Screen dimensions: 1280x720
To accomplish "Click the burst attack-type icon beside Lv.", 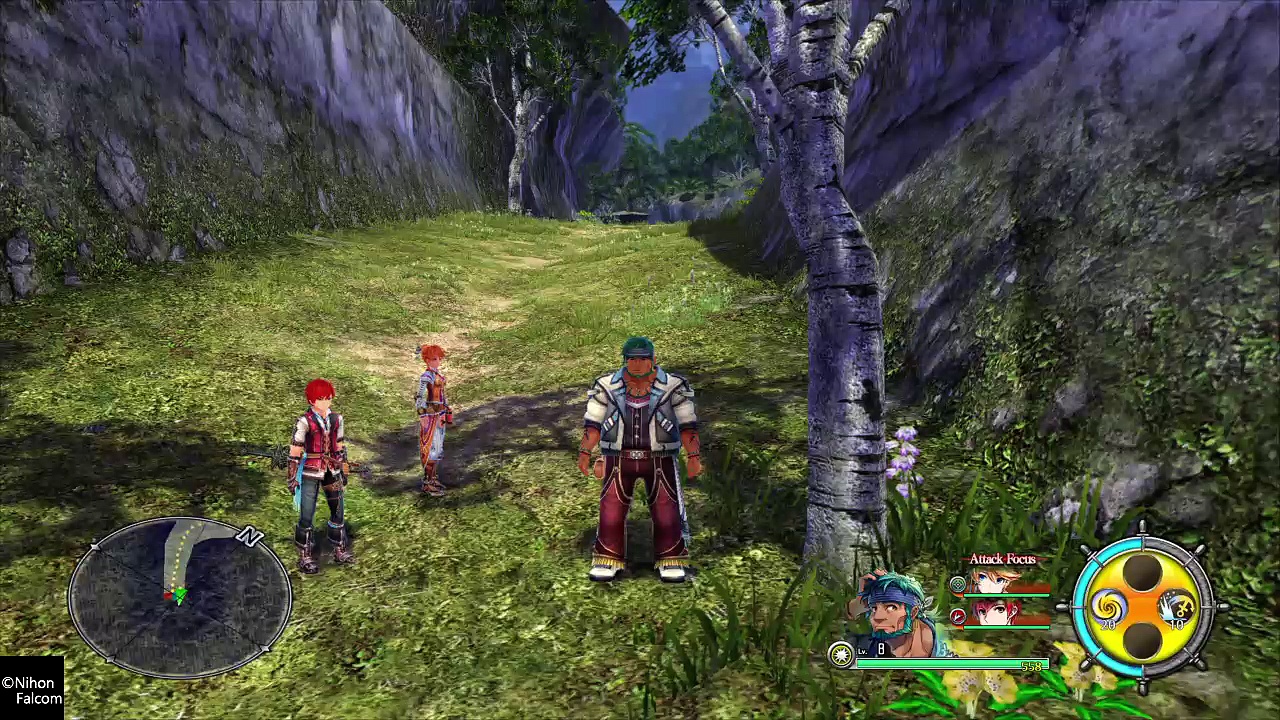I will pos(842,654).
